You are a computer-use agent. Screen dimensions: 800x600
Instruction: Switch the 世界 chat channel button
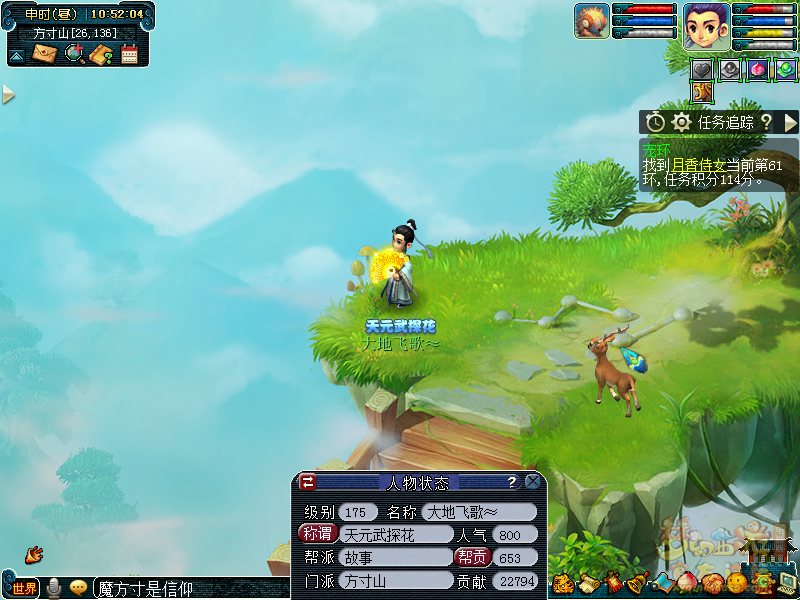click(x=25, y=588)
